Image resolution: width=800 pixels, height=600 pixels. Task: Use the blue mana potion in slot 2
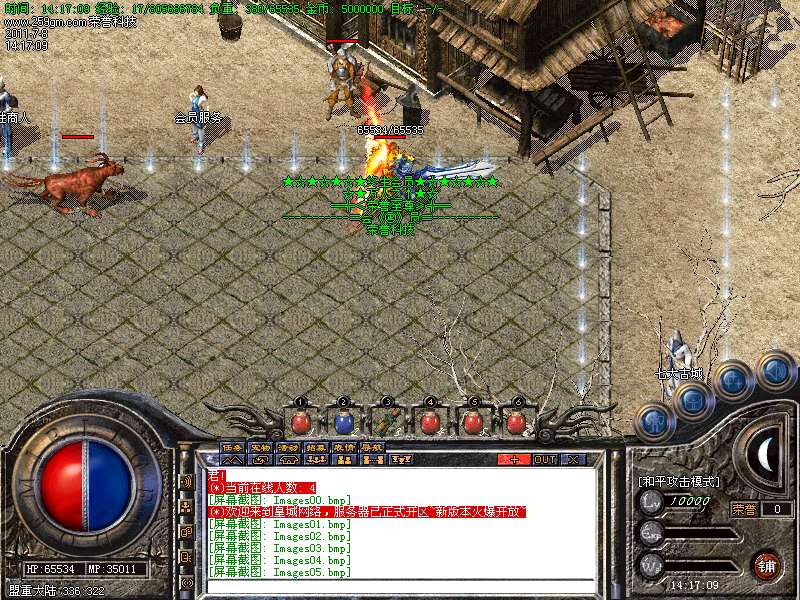(343, 422)
